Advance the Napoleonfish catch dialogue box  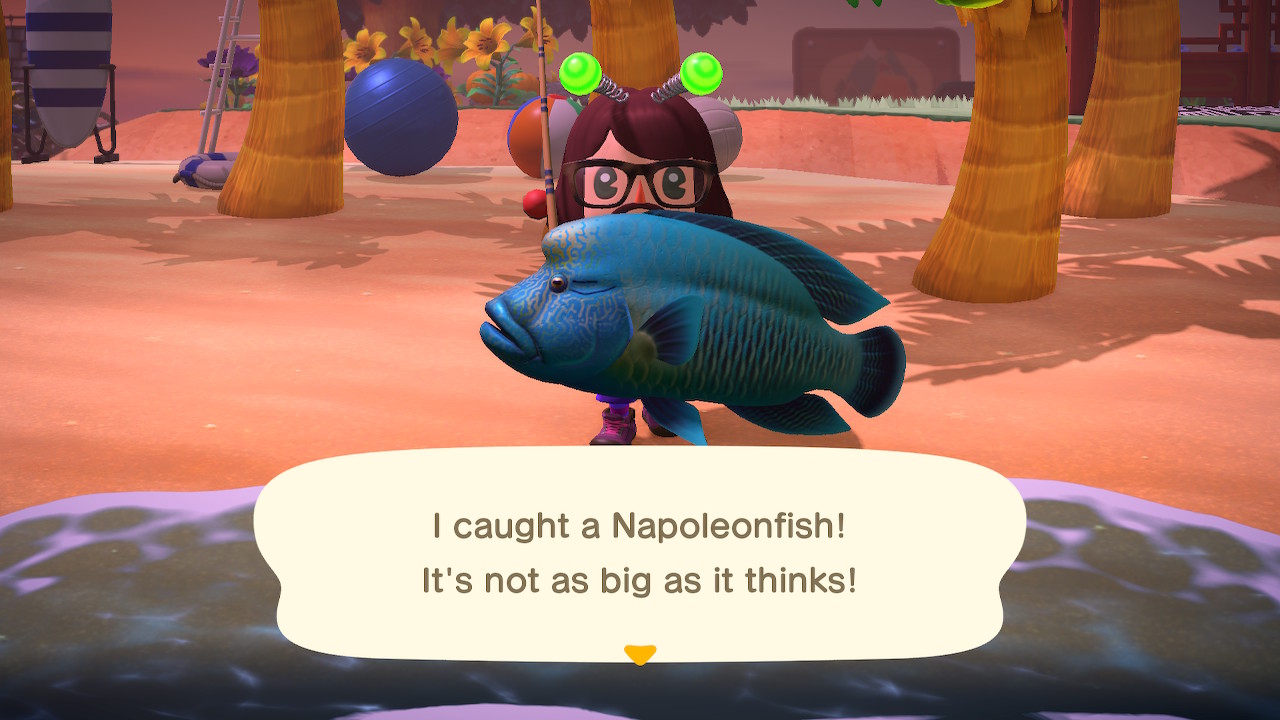click(639, 553)
